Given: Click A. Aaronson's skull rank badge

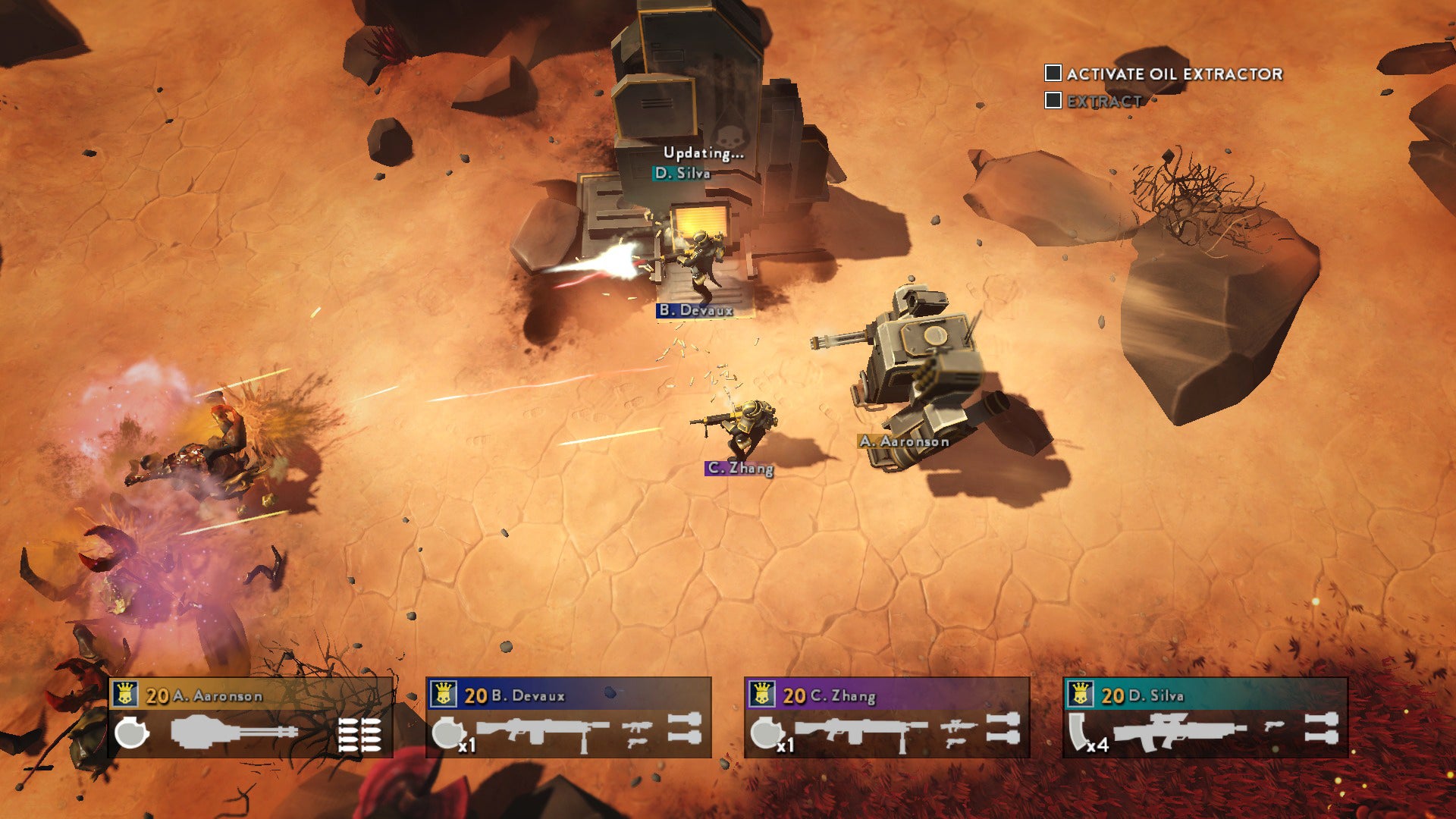Looking at the screenshot, I should (126, 694).
